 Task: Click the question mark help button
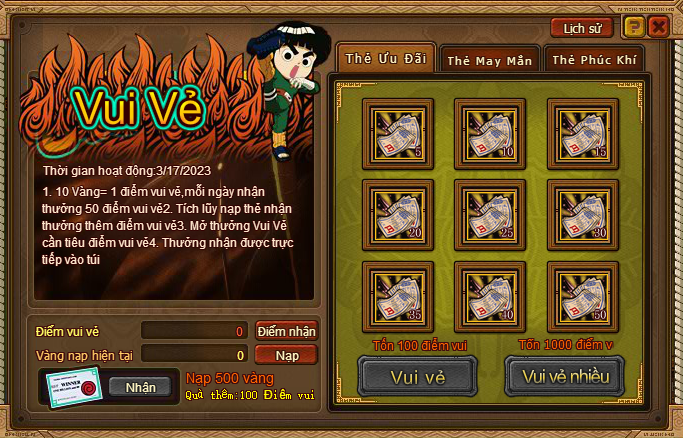(x=635, y=27)
